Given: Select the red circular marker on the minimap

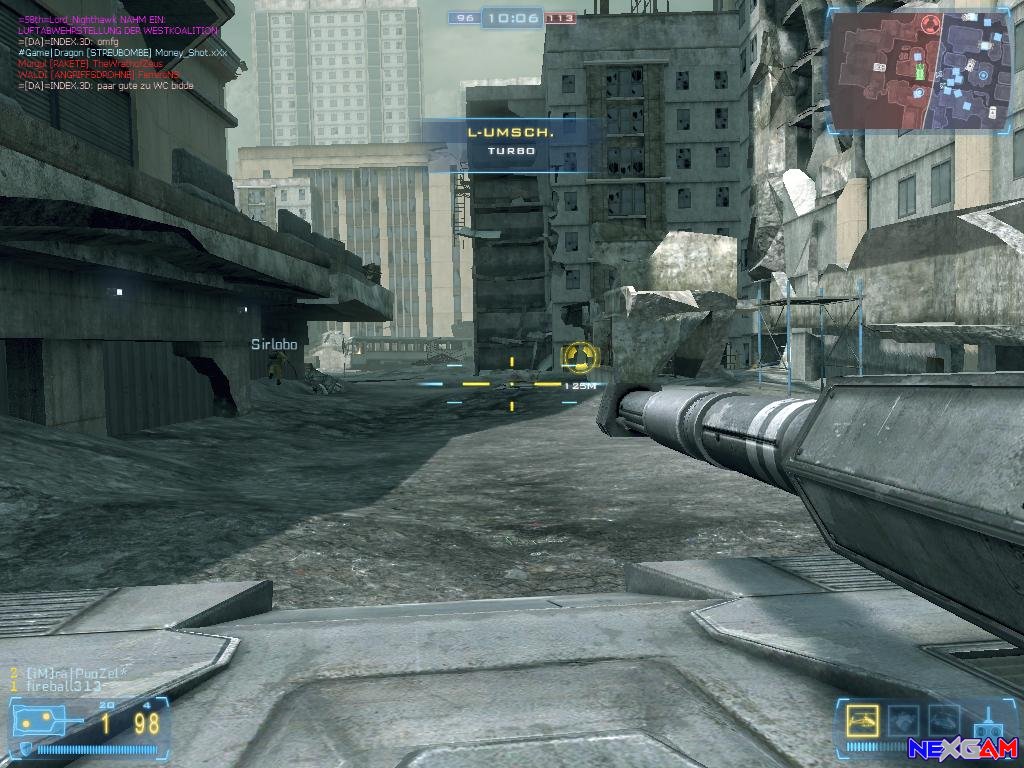Looking at the screenshot, I should pos(930,24).
